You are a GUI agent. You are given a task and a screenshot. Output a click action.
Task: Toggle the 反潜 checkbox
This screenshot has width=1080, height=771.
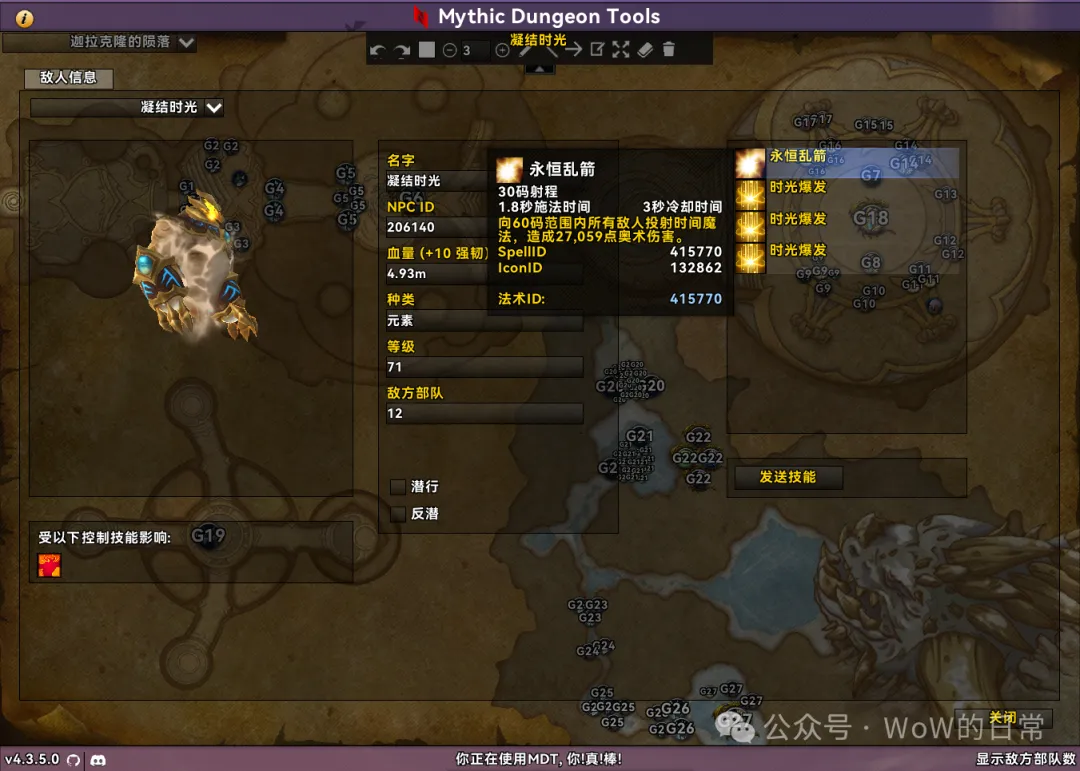(x=398, y=513)
